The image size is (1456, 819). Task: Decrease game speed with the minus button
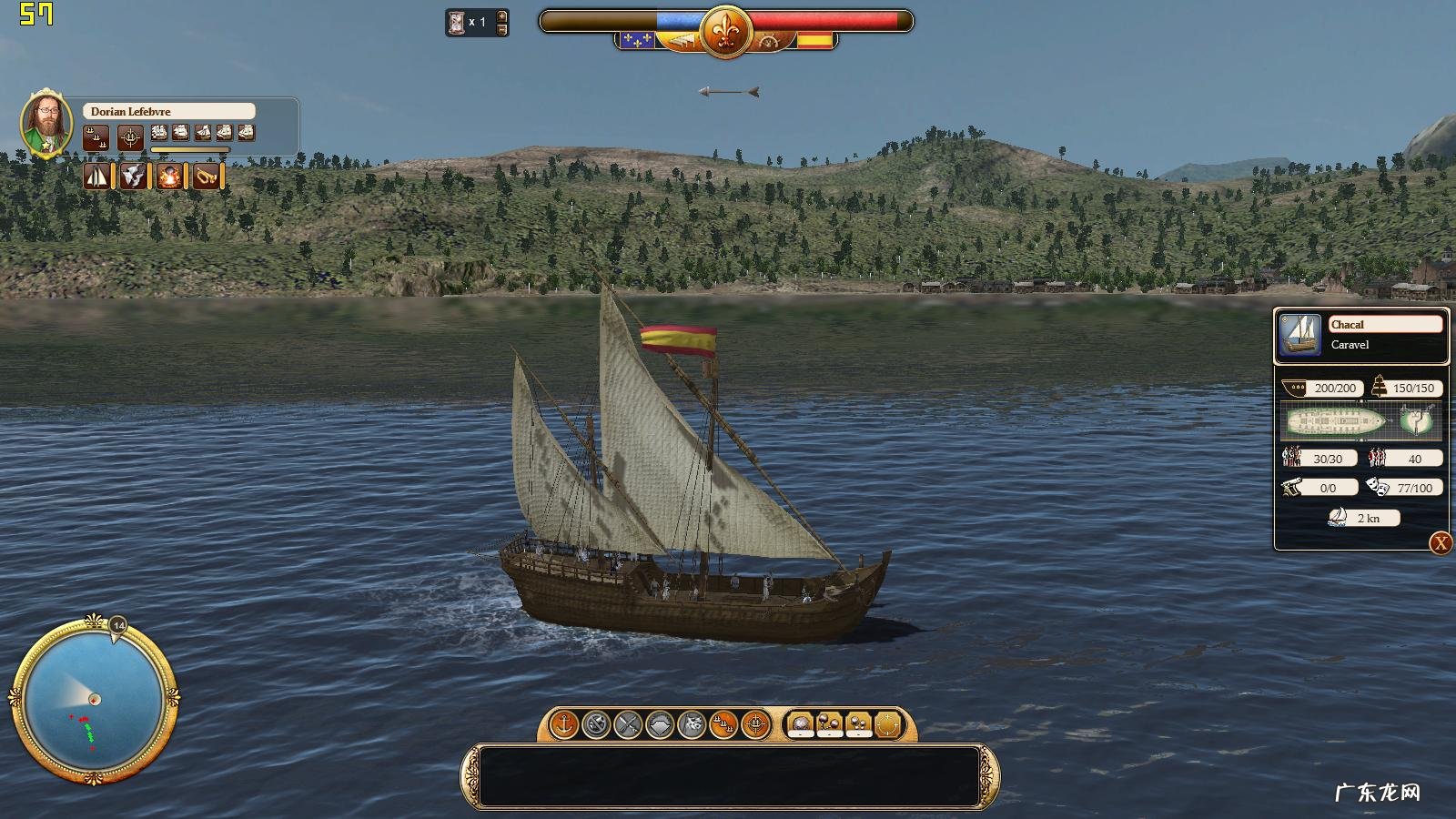(501, 29)
